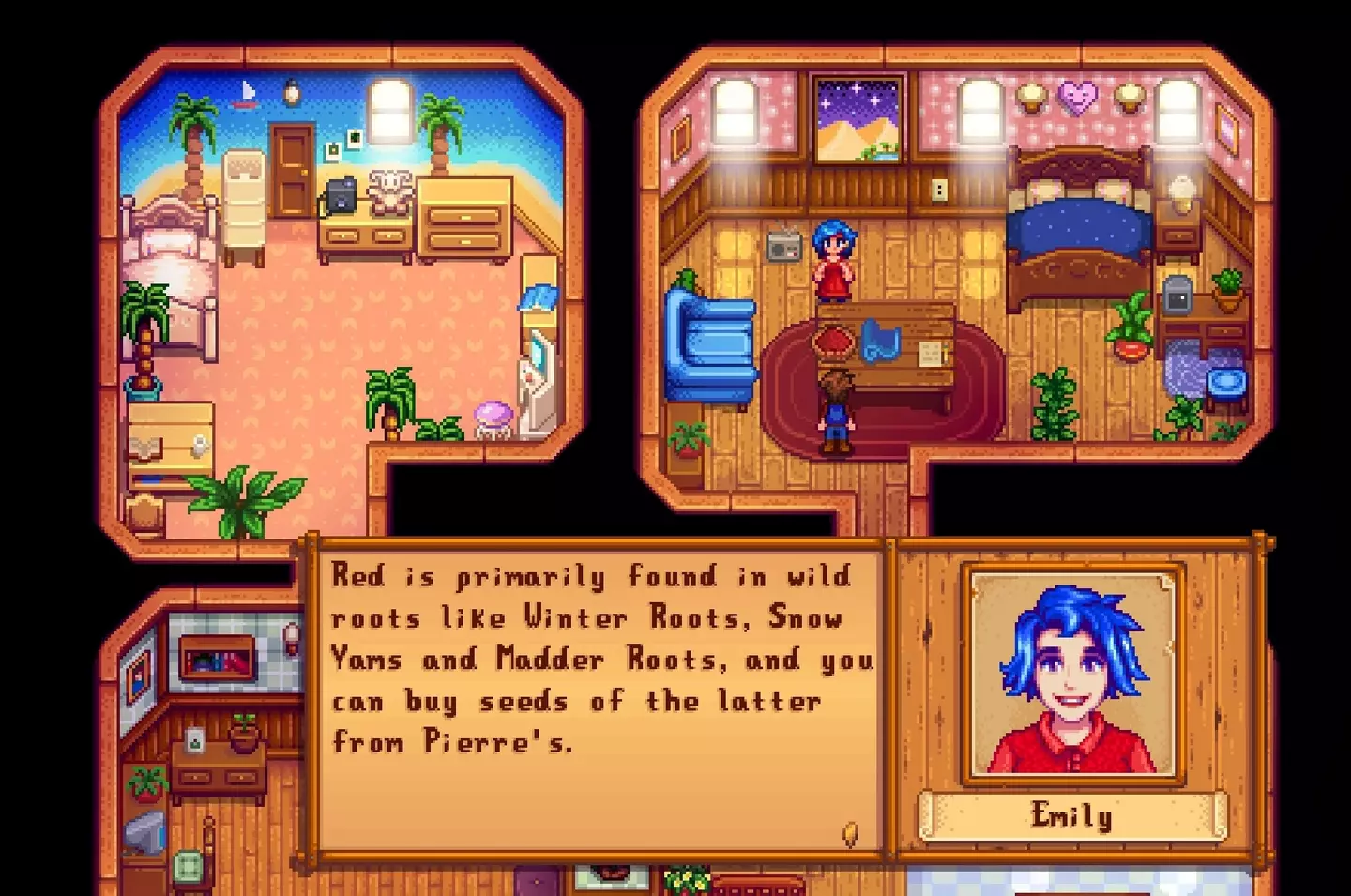Screen dimensions: 1351x896
Task: Click the desert painting above Emily
Action: point(858,122)
